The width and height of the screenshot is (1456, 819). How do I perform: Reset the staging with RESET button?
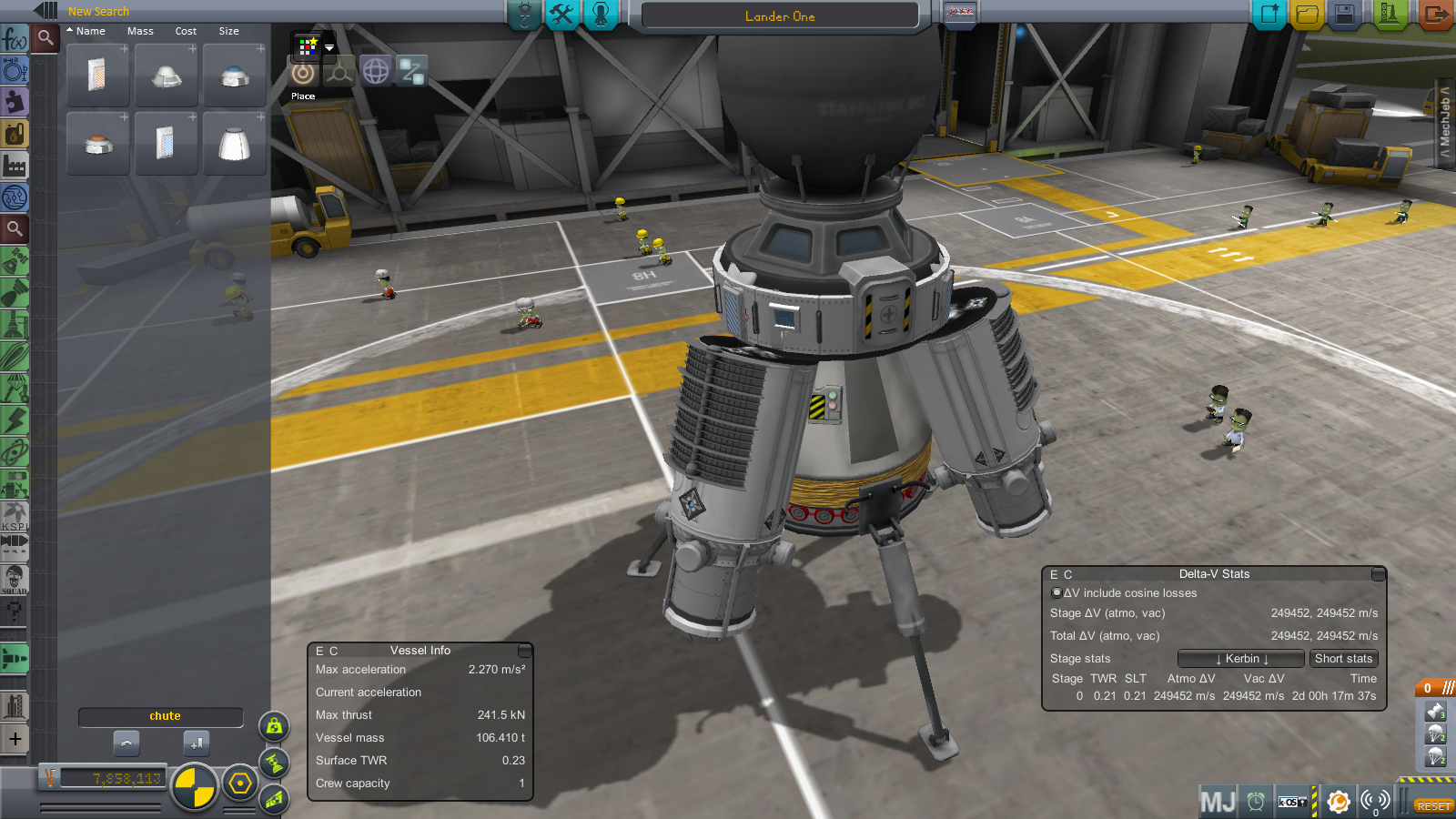1432,806
